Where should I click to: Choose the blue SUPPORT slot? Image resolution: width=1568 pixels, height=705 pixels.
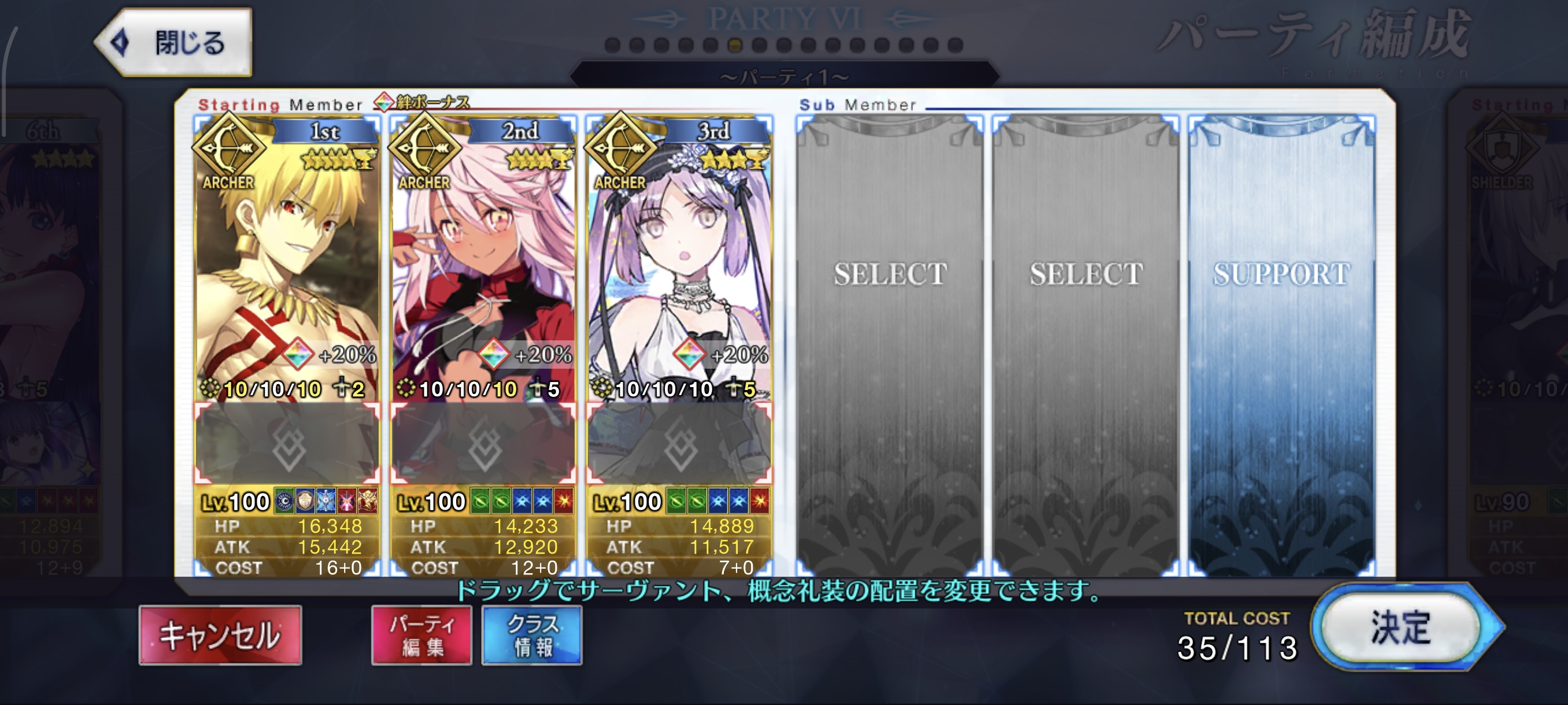[x=1281, y=340]
